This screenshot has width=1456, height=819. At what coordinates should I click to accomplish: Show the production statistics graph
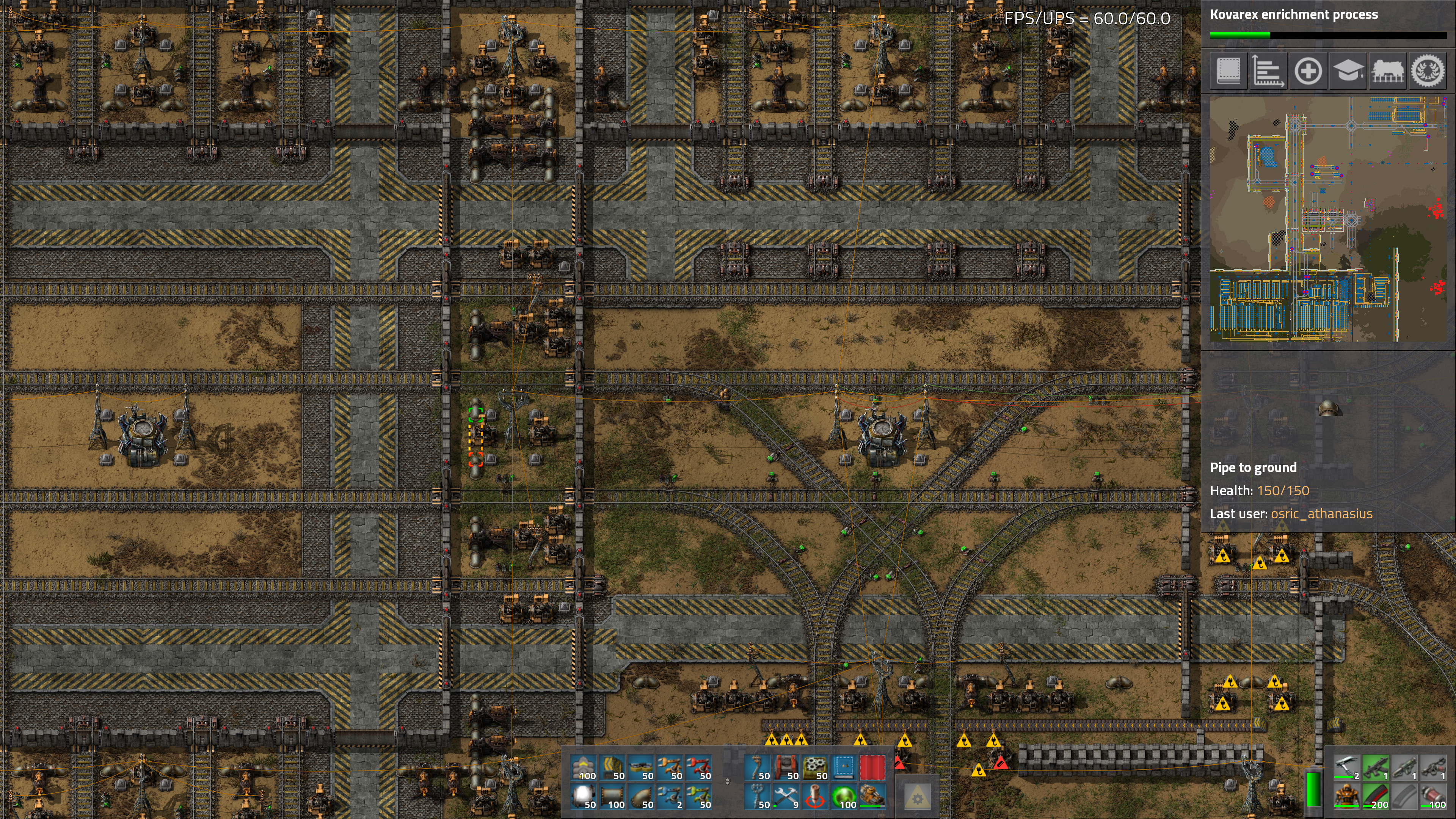(x=1268, y=71)
